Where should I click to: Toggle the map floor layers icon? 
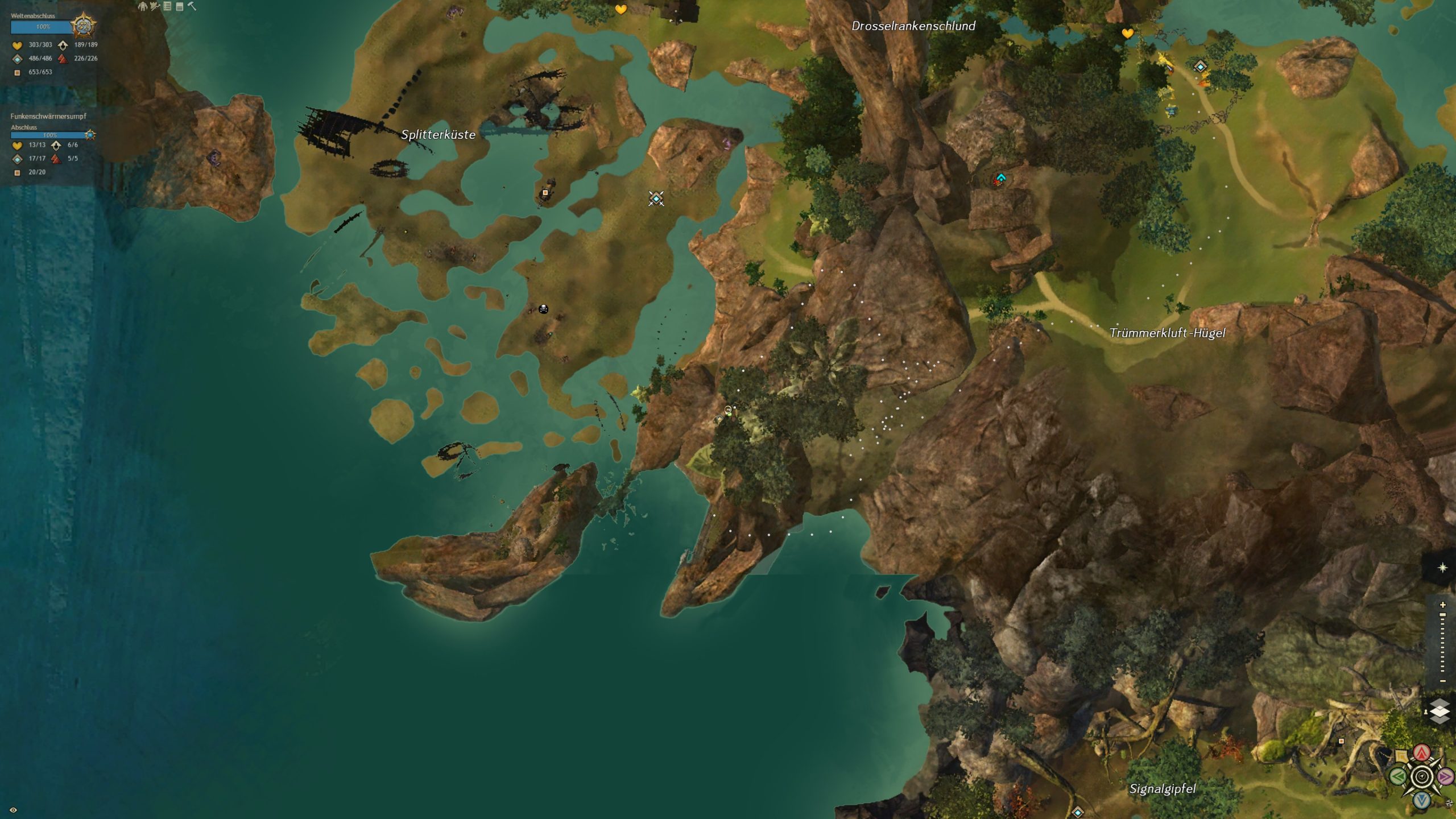(x=1440, y=712)
